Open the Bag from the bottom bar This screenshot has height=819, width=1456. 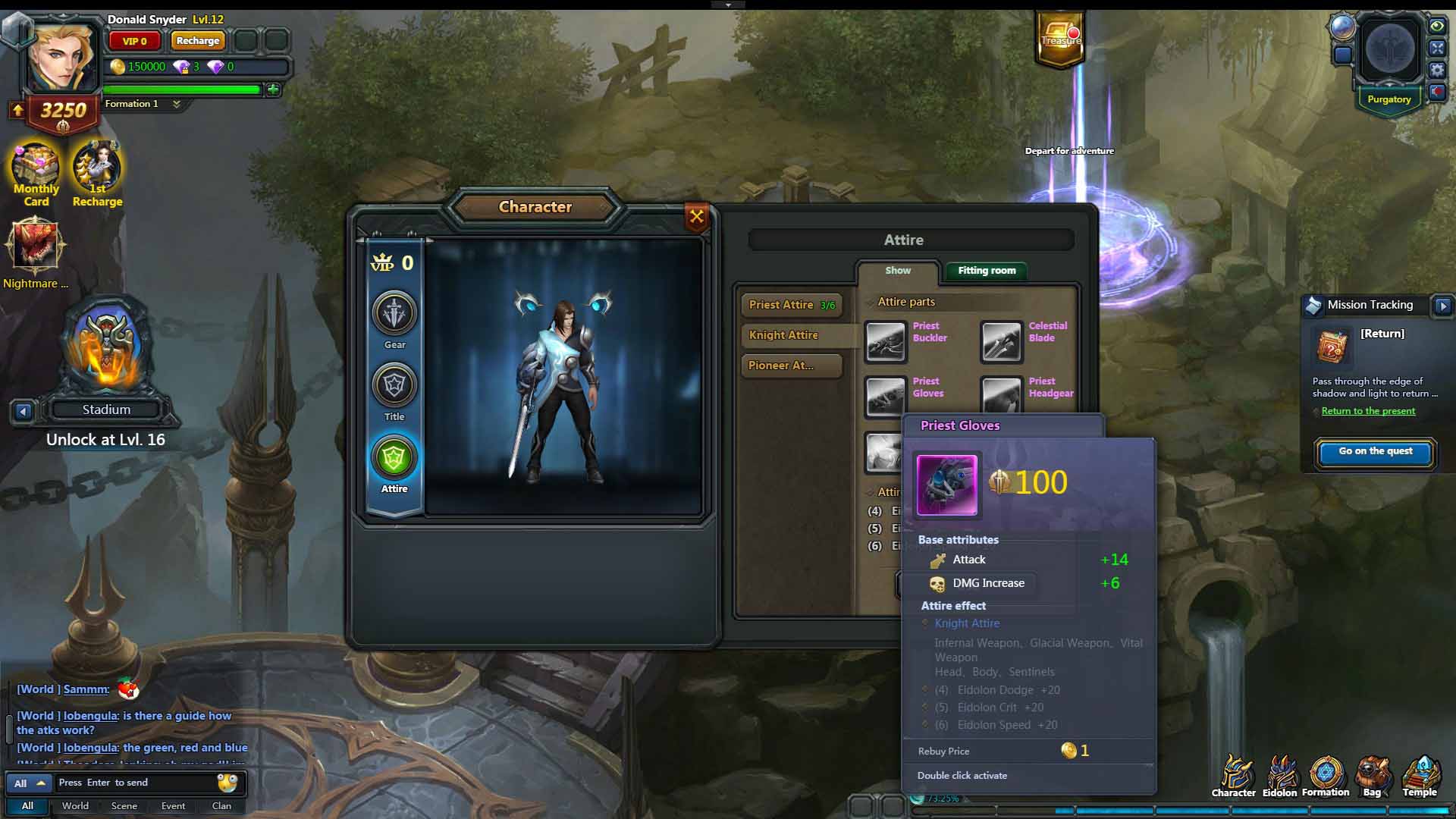coord(1372,777)
